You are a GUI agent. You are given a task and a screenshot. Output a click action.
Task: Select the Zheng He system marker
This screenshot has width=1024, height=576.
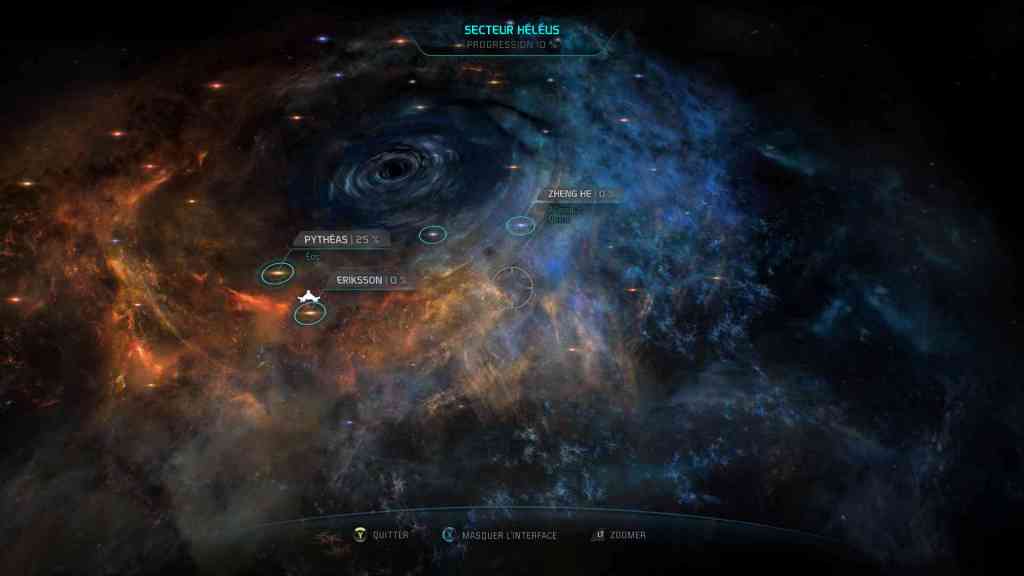[520, 226]
